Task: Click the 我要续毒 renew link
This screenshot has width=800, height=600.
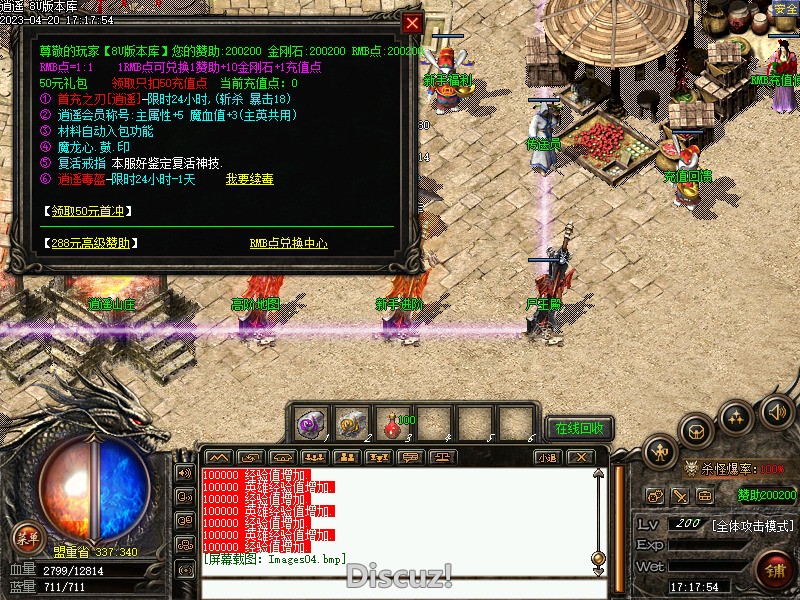Action: [x=249, y=179]
